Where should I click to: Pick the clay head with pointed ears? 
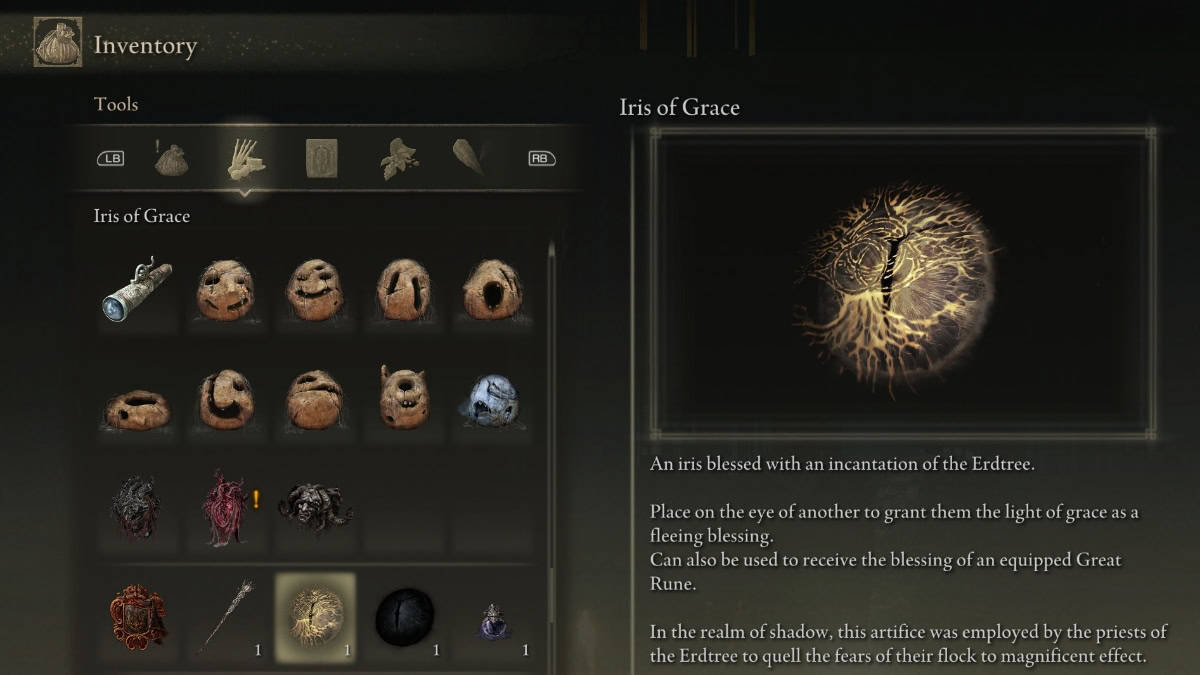[x=403, y=399]
